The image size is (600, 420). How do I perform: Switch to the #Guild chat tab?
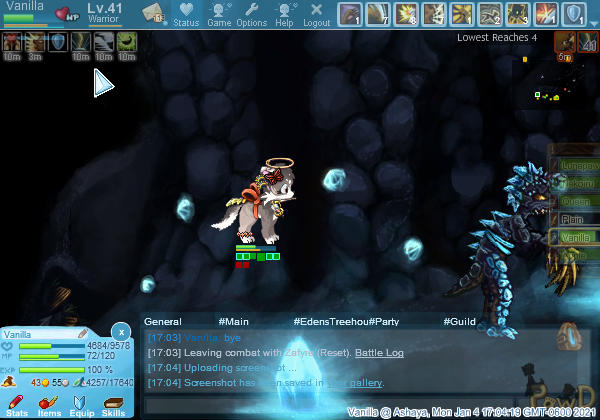point(459,322)
